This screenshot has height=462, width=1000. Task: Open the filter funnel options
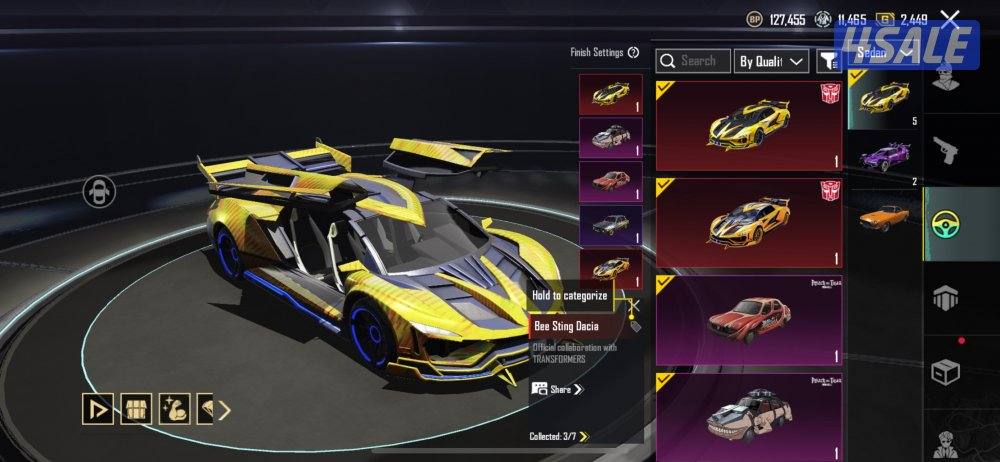pos(828,62)
